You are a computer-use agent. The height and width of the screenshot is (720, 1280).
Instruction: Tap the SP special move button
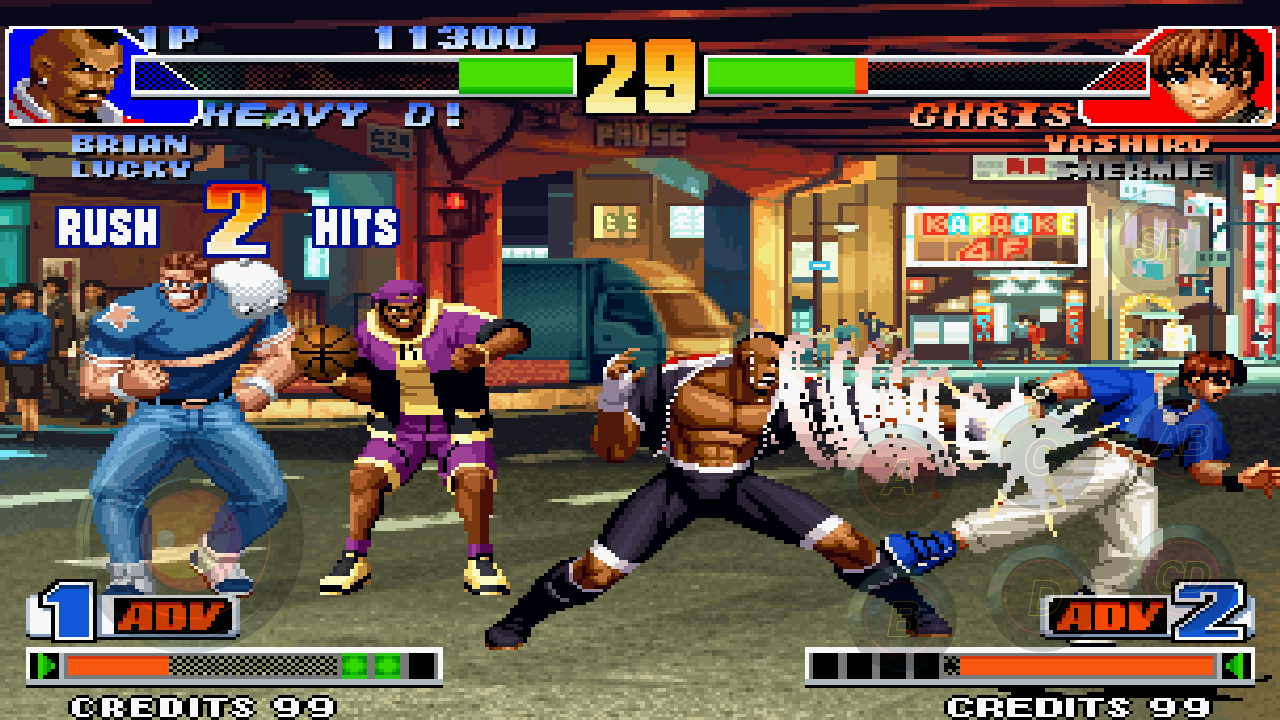1160,244
